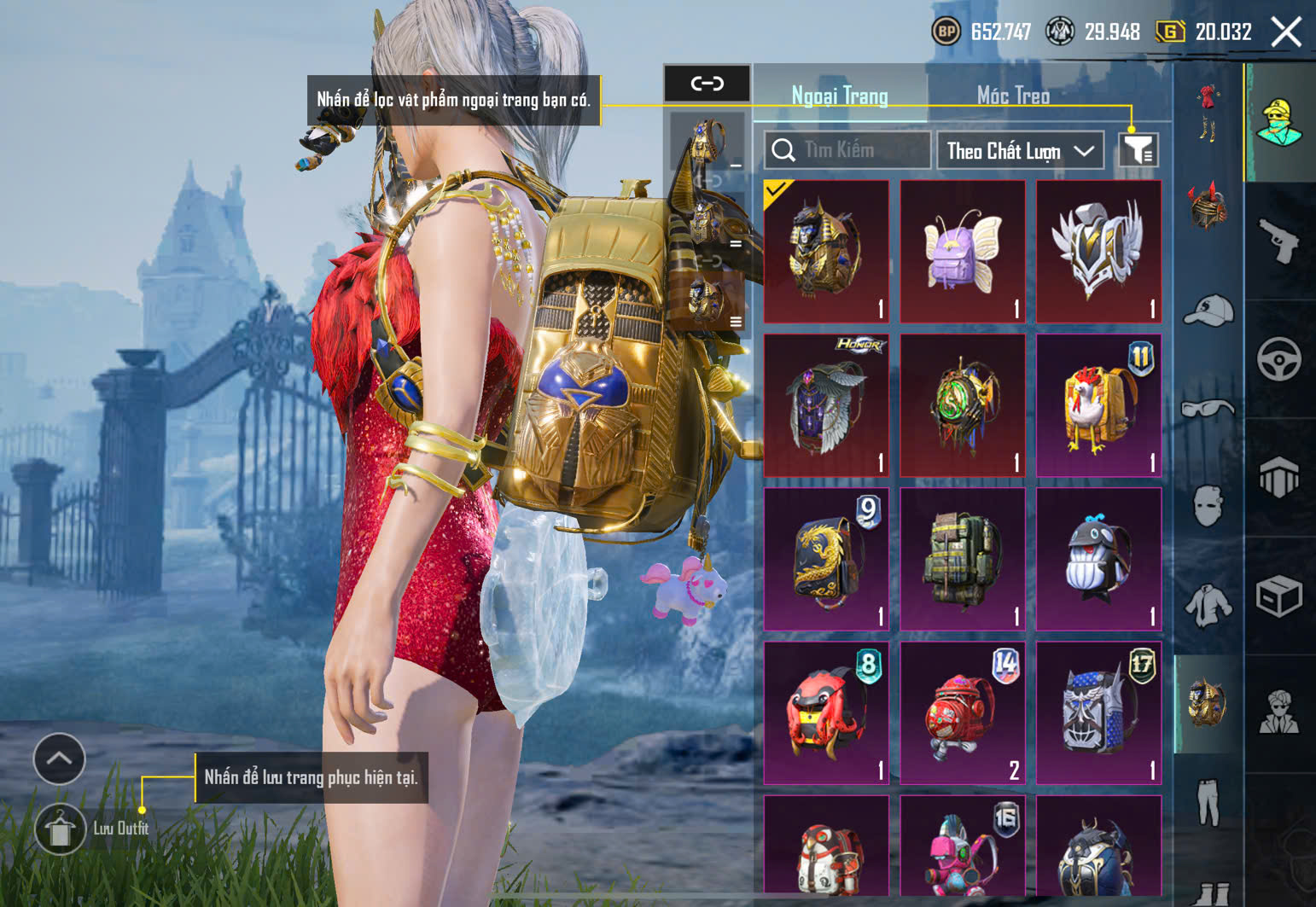Toggle the owned-items filter funnel
The image size is (1316, 907).
pos(1138,151)
